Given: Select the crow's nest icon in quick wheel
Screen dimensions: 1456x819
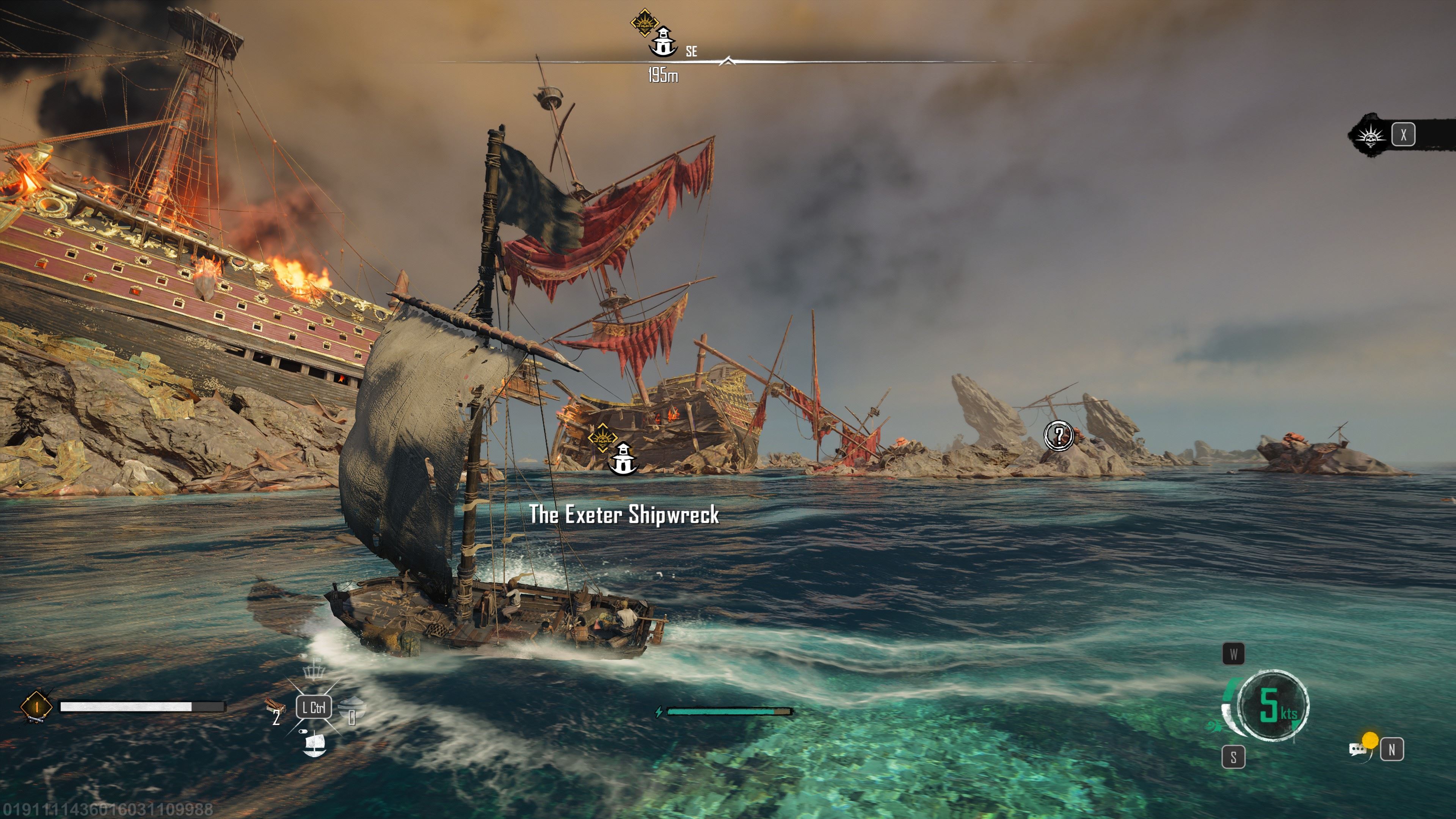Looking at the screenshot, I should pyautogui.click(x=314, y=670).
